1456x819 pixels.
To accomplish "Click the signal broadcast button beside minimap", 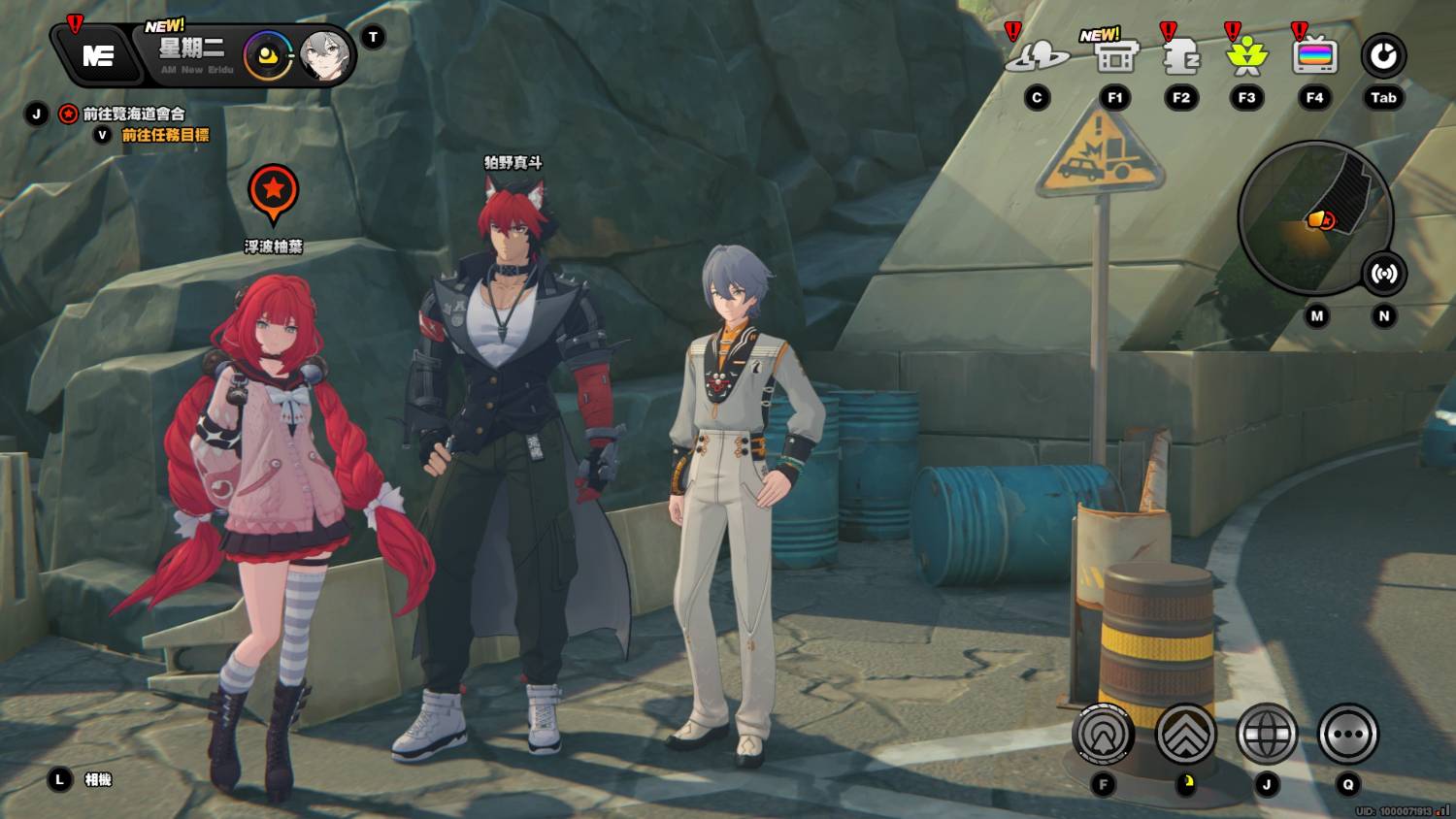I will [x=1383, y=274].
